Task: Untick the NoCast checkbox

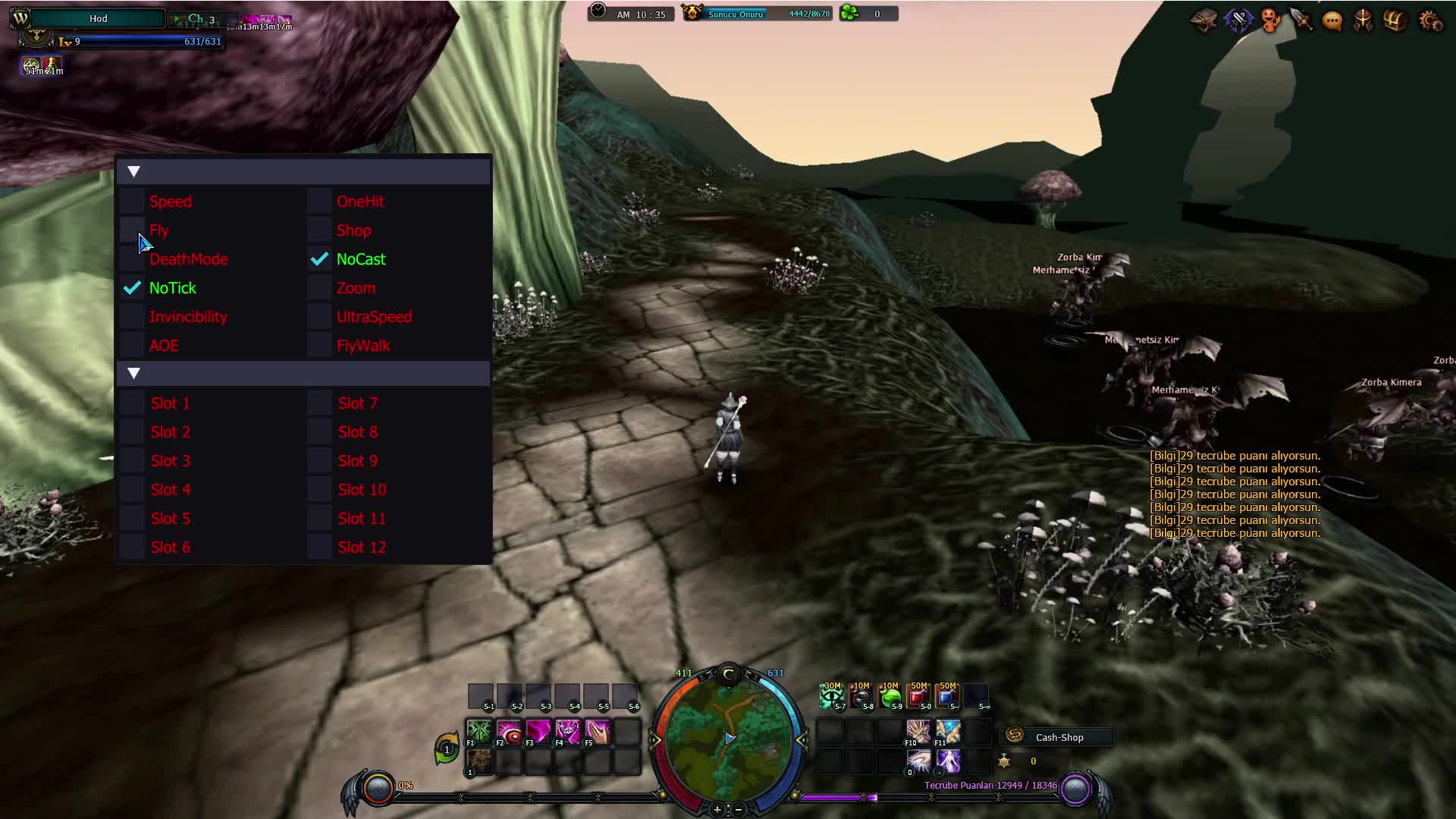Action: [319, 259]
